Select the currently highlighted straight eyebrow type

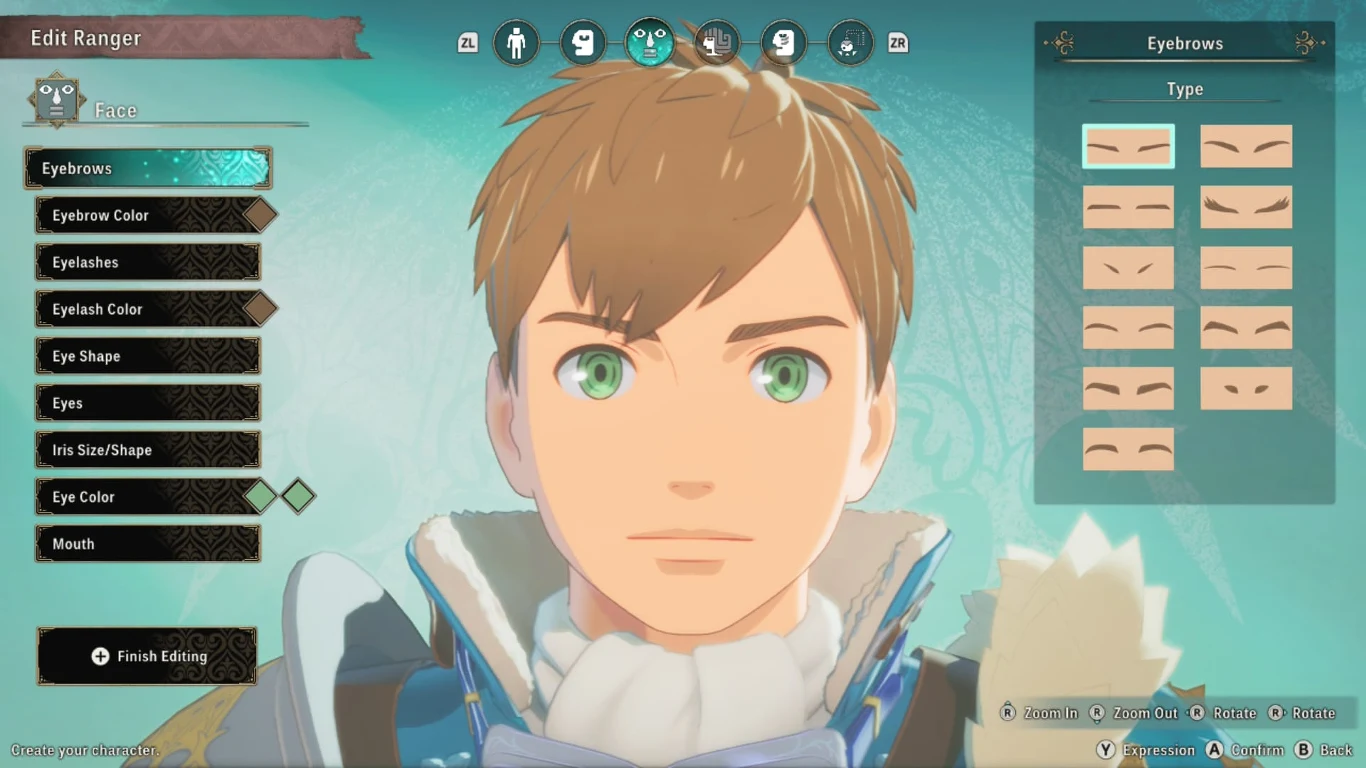1128,146
